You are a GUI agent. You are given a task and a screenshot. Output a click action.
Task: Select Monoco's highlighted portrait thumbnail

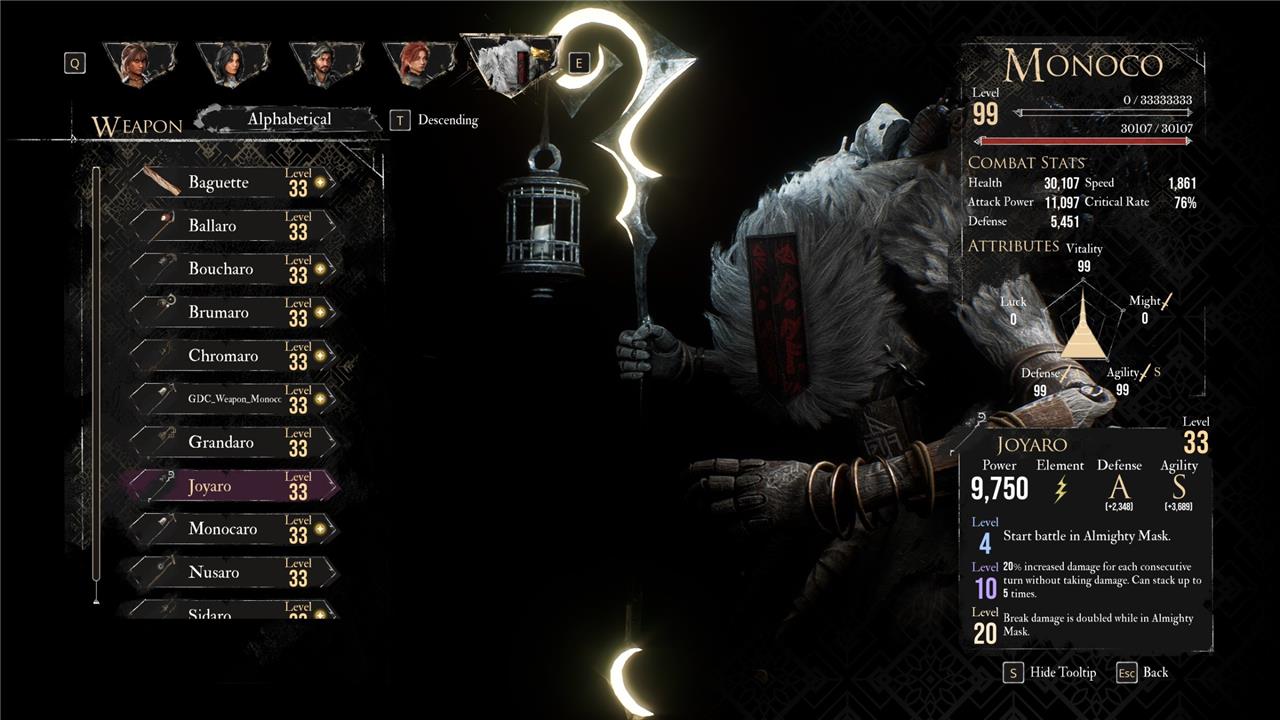click(510, 60)
